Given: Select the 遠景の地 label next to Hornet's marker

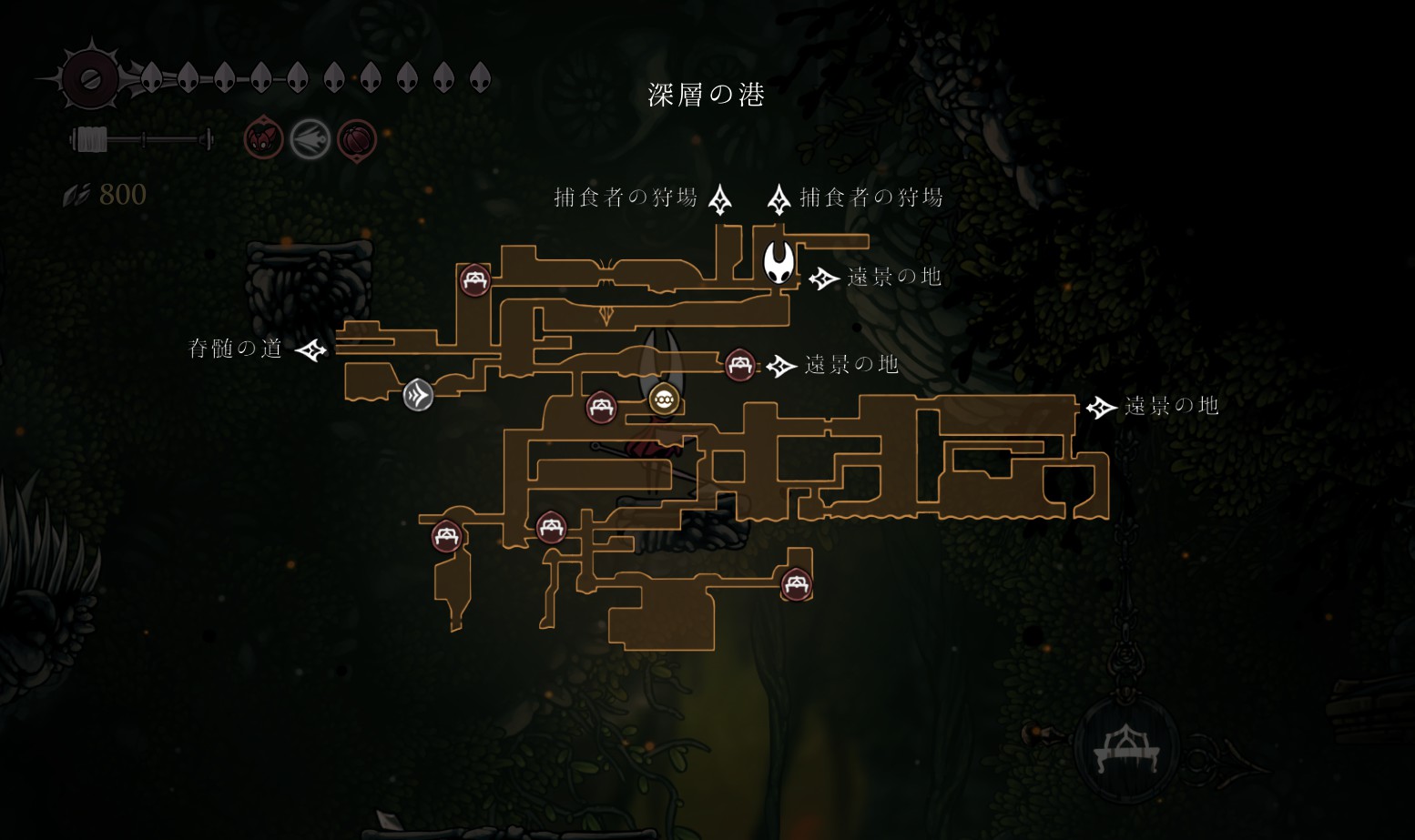Looking at the screenshot, I should 893,278.
